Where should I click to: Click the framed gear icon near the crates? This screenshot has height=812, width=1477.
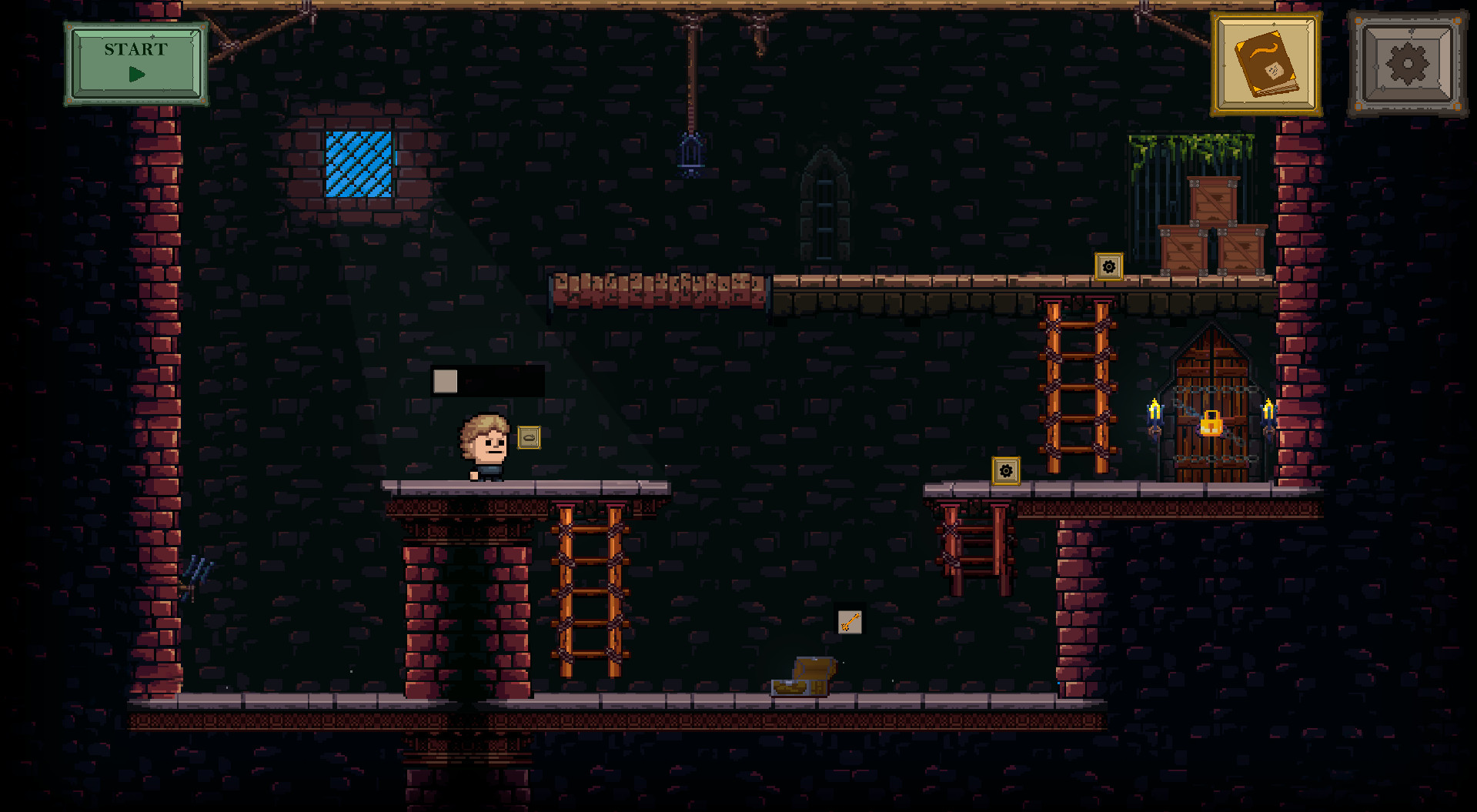coord(1108,267)
